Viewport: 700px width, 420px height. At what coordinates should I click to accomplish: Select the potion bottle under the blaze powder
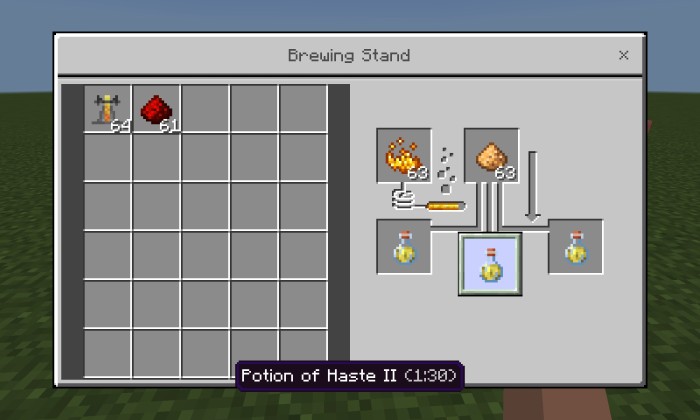coord(404,246)
